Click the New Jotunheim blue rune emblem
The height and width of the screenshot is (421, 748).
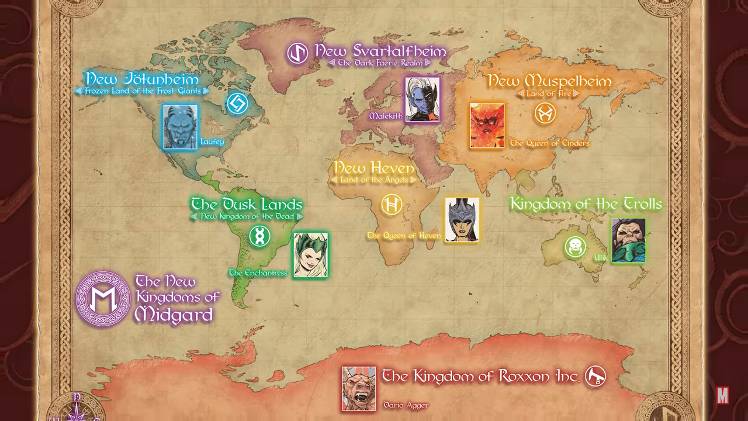coord(237,103)
